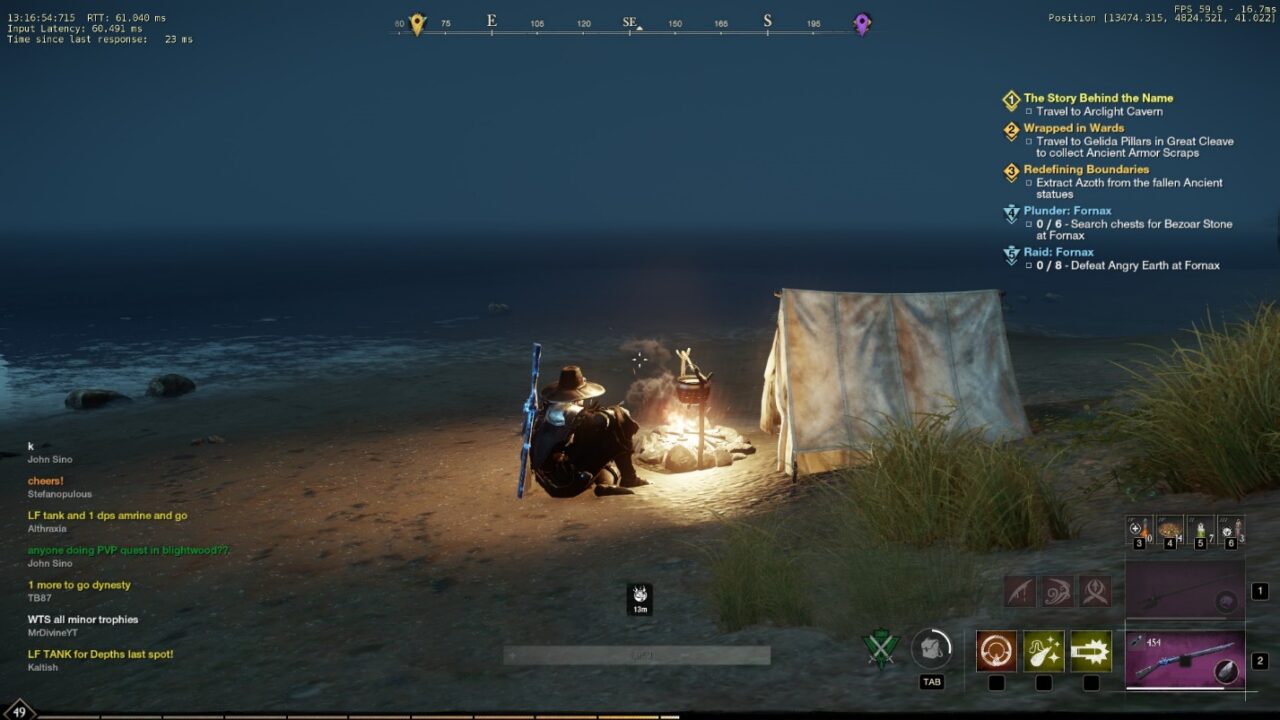Open the bag inventory icon
Image resolution: width=1280 pixels, height=720 pixels.
pyautogui.click(x=931, y=650)
